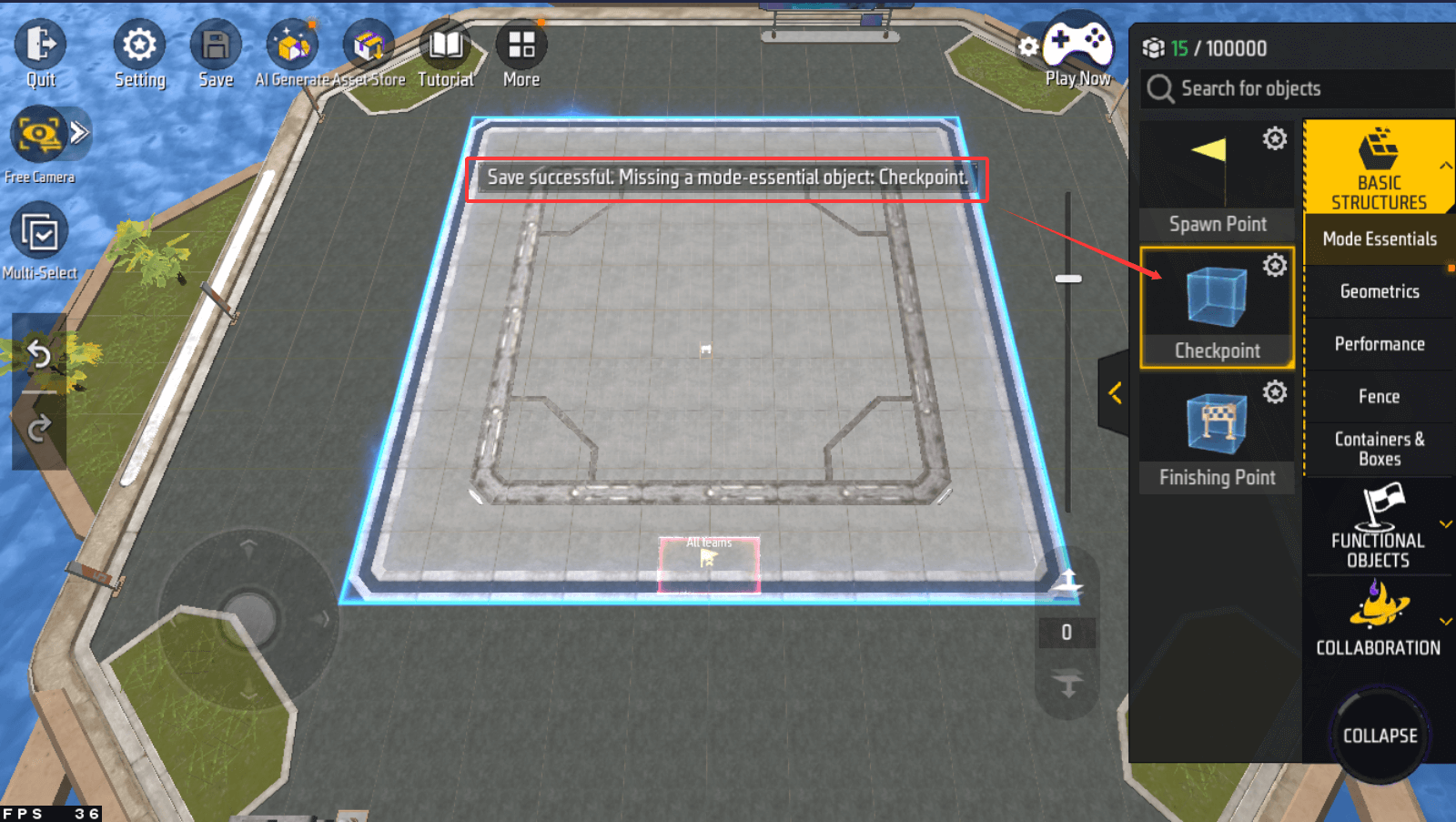Collapse the object panel
Screen dimensions: 1456x822
1380,736
